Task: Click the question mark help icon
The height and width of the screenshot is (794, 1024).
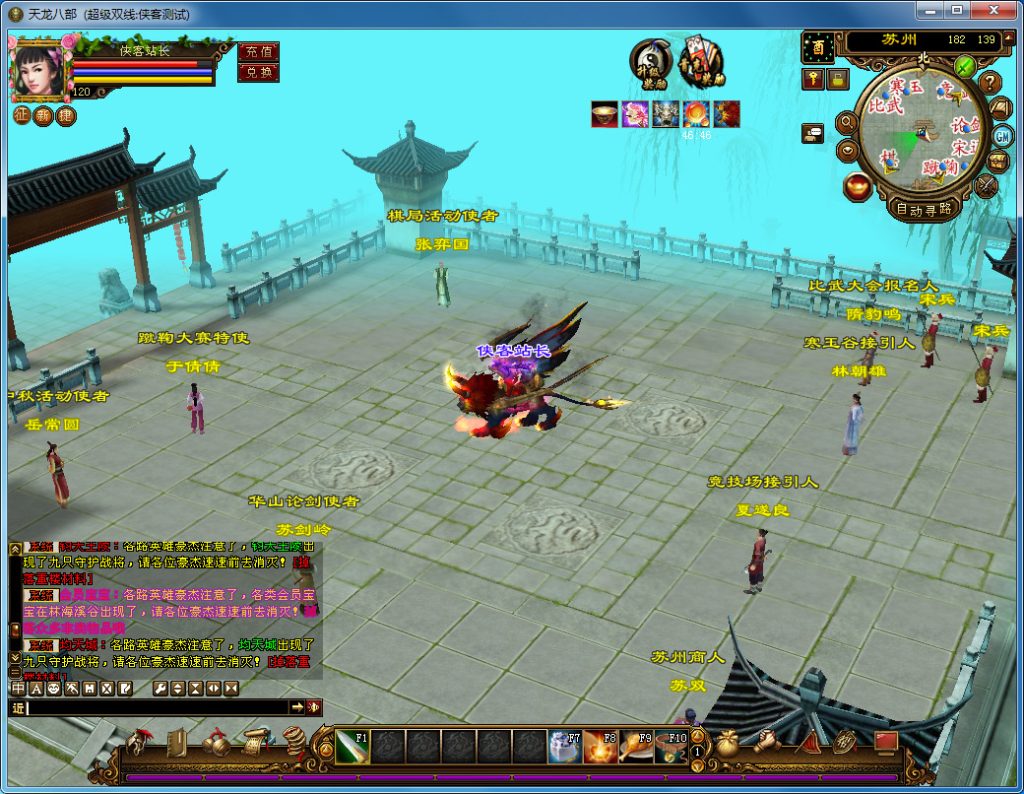Action: point(990,82)
